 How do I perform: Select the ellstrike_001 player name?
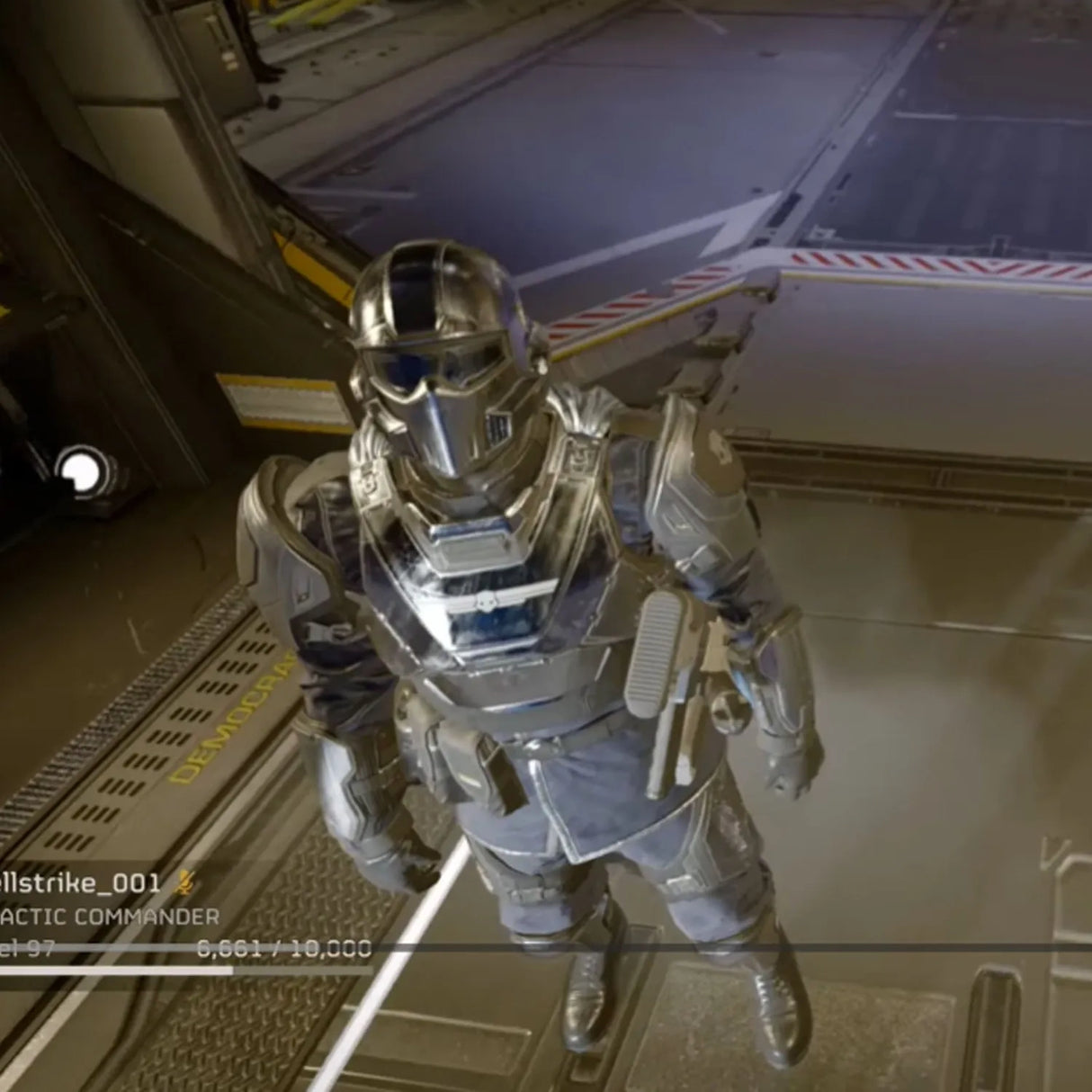click(x=80, y=882)
